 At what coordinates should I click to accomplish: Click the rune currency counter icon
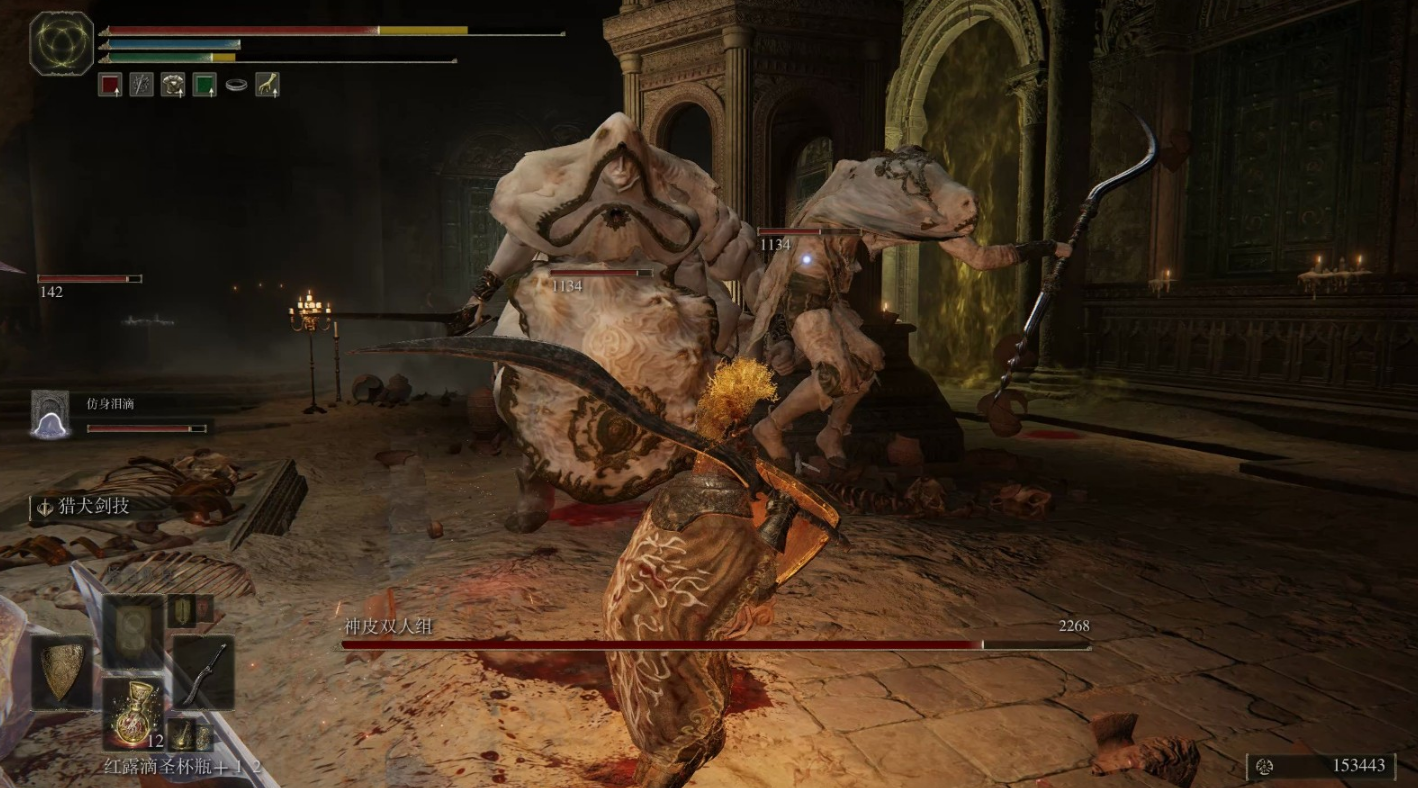(x=1265, y=766)
